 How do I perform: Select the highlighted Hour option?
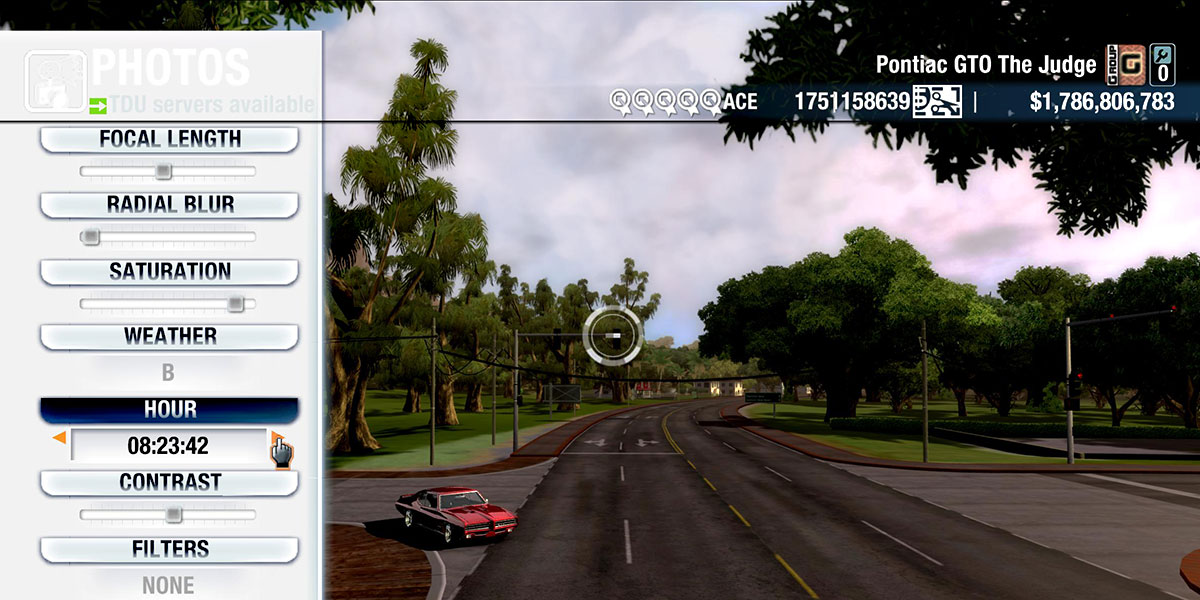pyautogui.click(x=169, y=410)
